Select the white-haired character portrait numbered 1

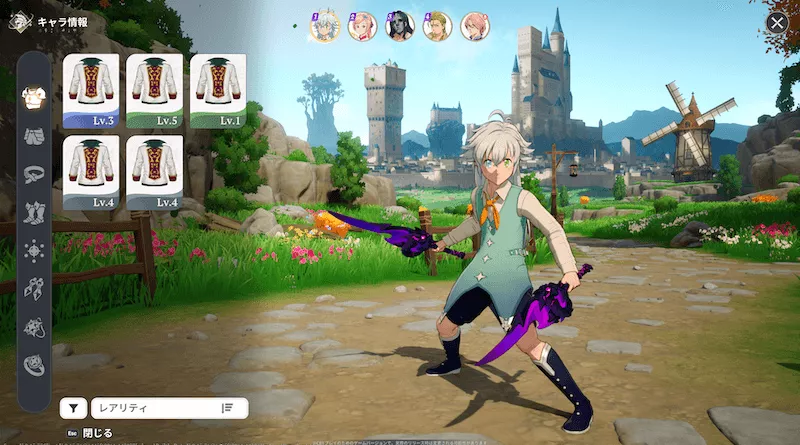click(x=326, y=27)
